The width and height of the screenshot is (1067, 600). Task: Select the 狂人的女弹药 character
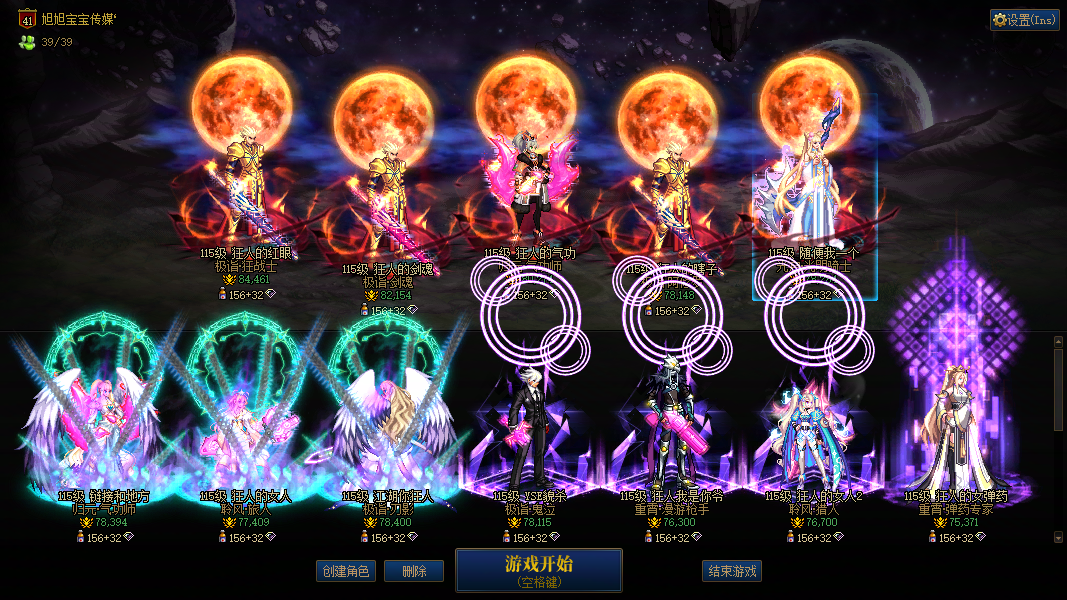click(x=953, y=430)
